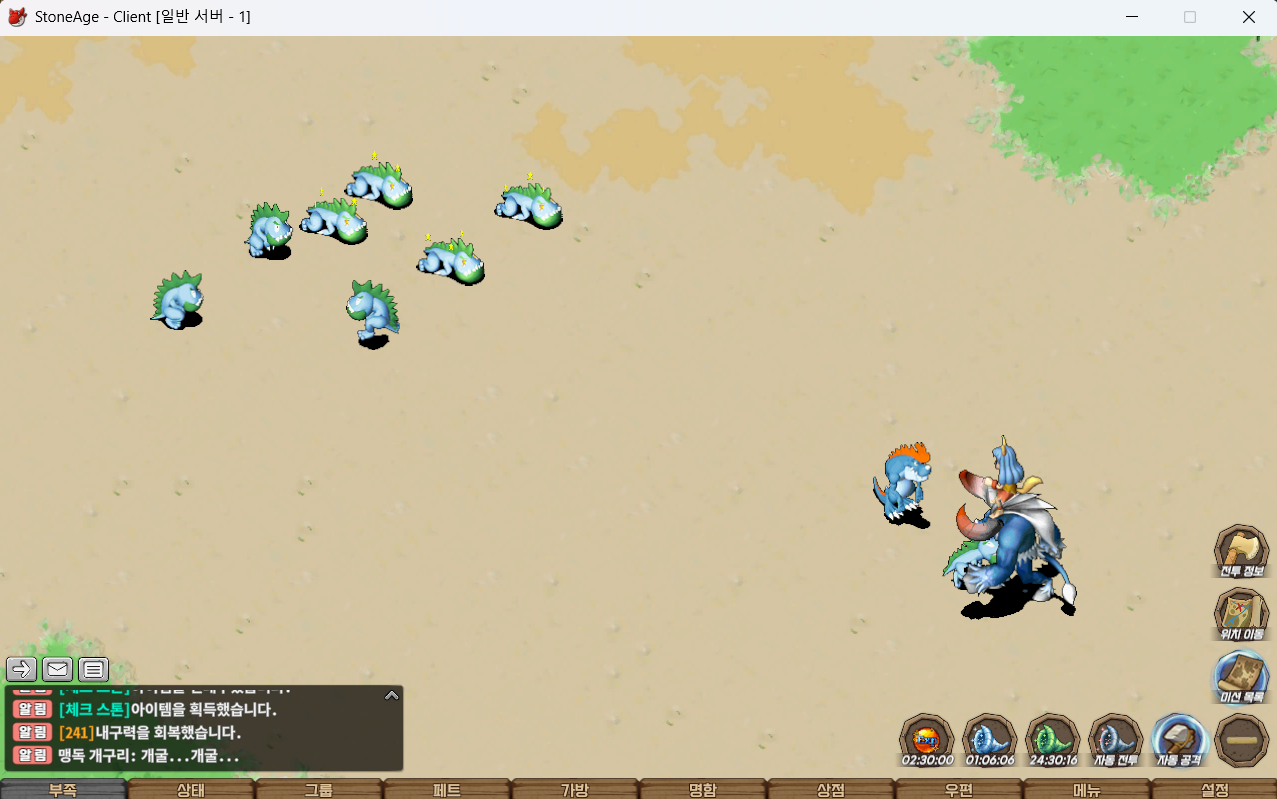Viewport: 1277px width, 799px height.
Task: Open the 그룹 (group) menu
Action: point(319,789)
